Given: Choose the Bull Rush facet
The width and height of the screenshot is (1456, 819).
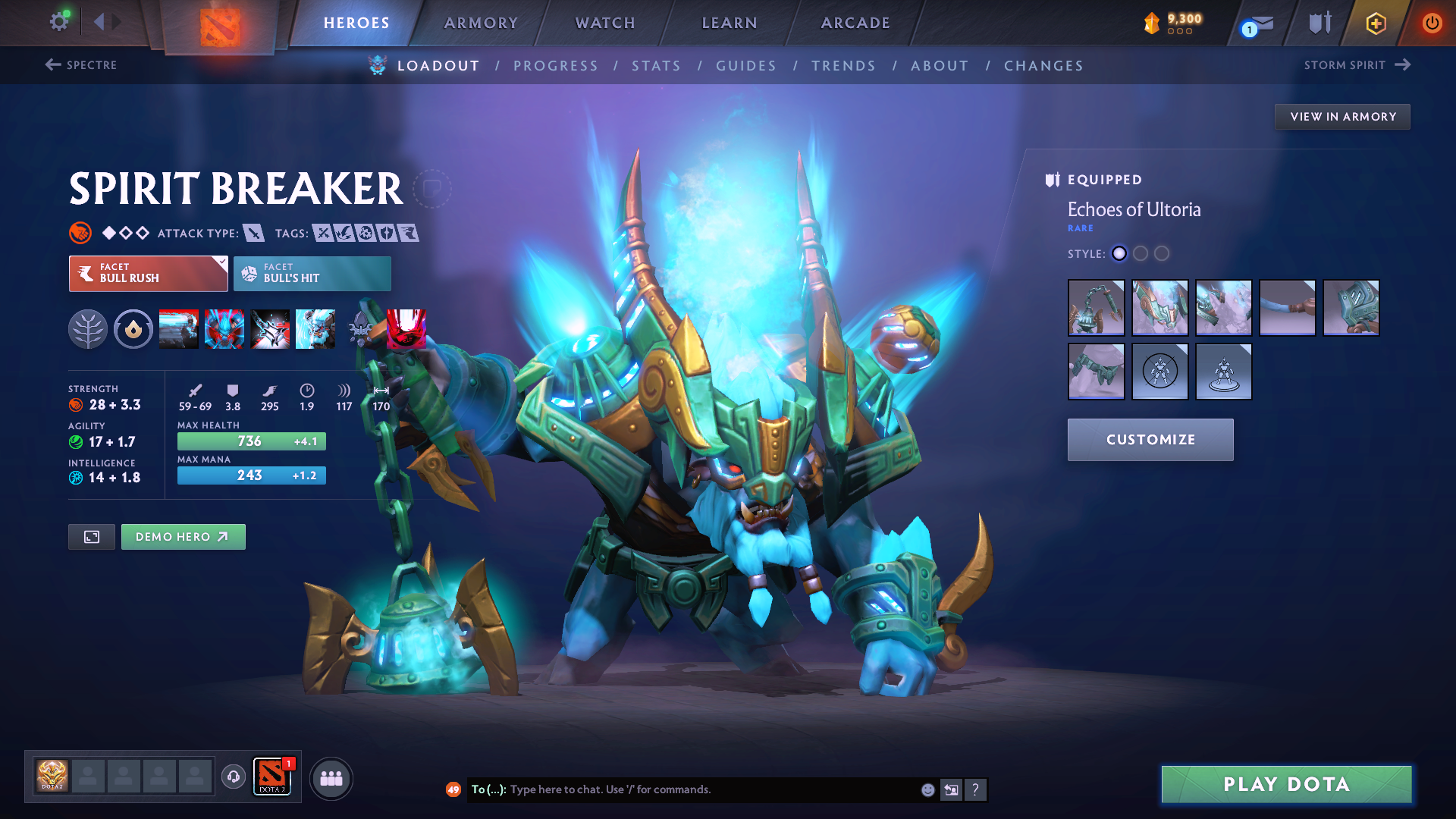Looking at the screenshot, I should [x=148, y=274].
